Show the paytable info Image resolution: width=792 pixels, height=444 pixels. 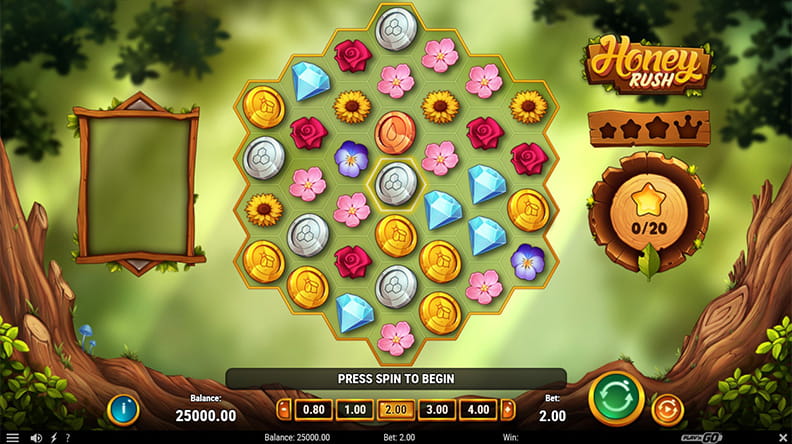pos(123,408)
